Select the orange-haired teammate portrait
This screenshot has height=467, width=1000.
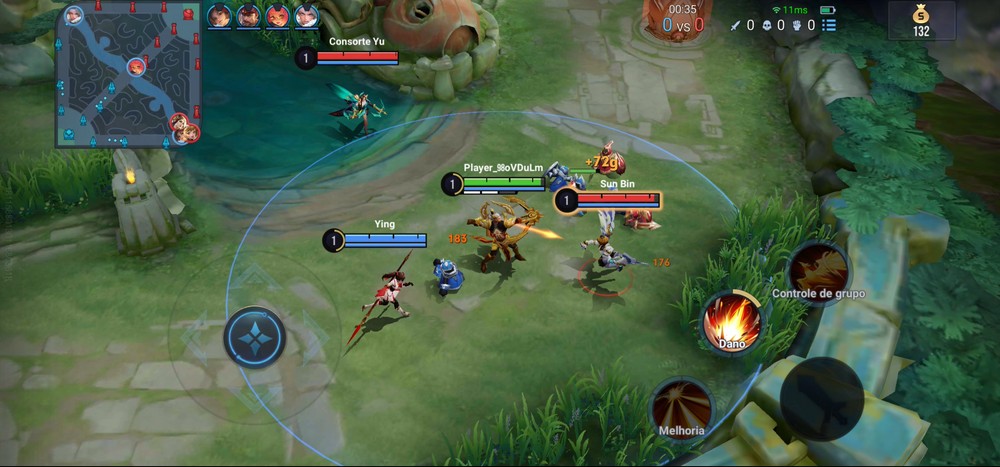tap(277, 16)
